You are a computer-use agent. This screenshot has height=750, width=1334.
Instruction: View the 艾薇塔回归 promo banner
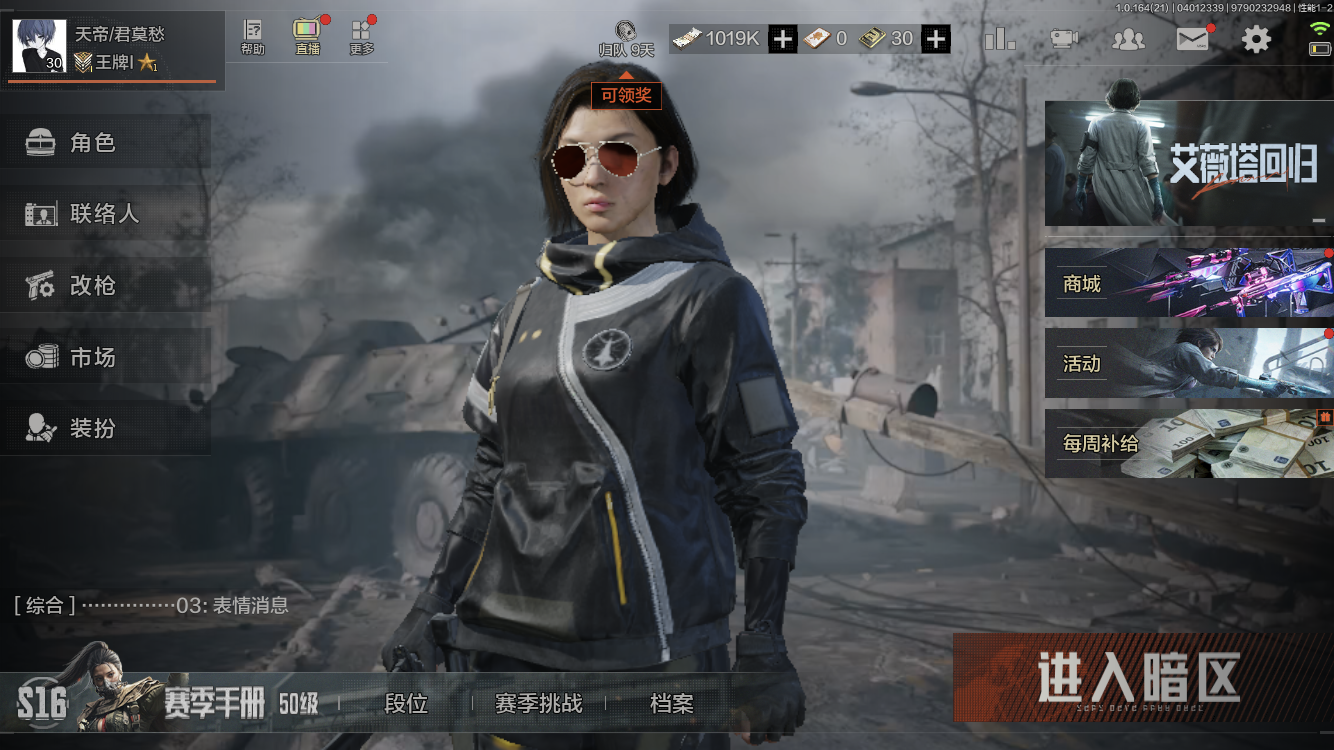click(x=1188, y=163)
